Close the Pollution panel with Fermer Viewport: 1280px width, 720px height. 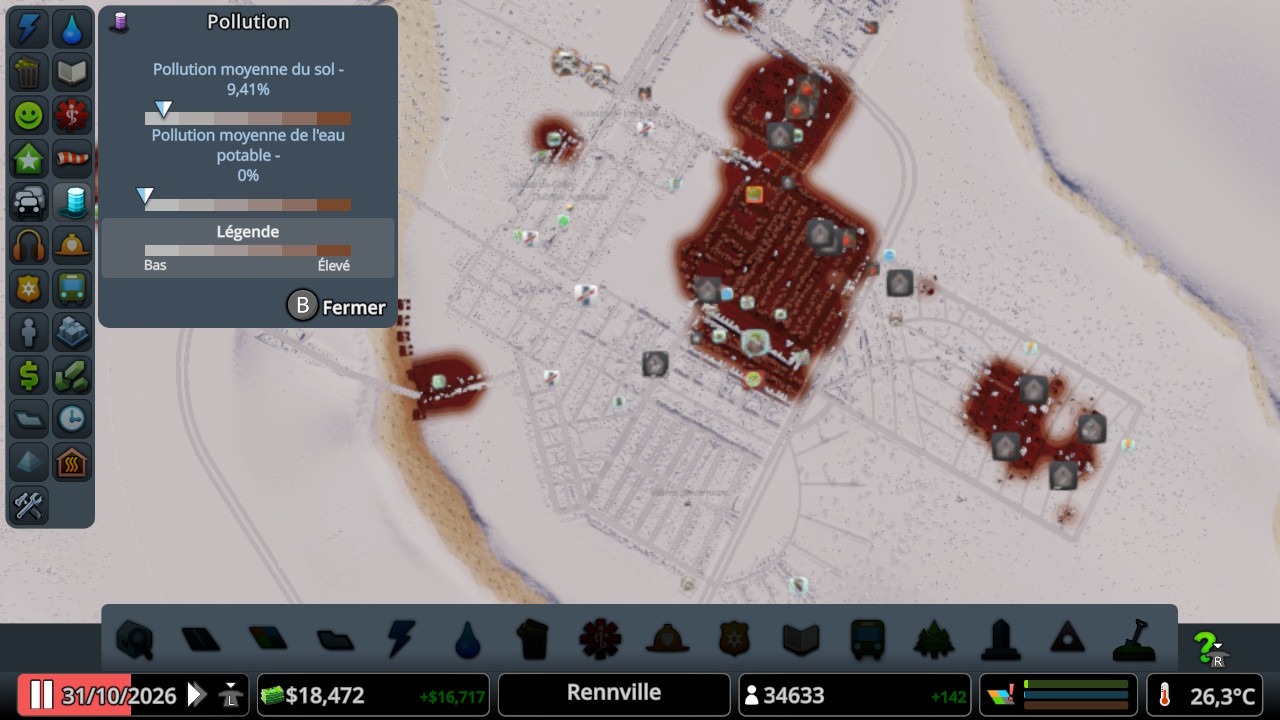(x=337, y=307)
